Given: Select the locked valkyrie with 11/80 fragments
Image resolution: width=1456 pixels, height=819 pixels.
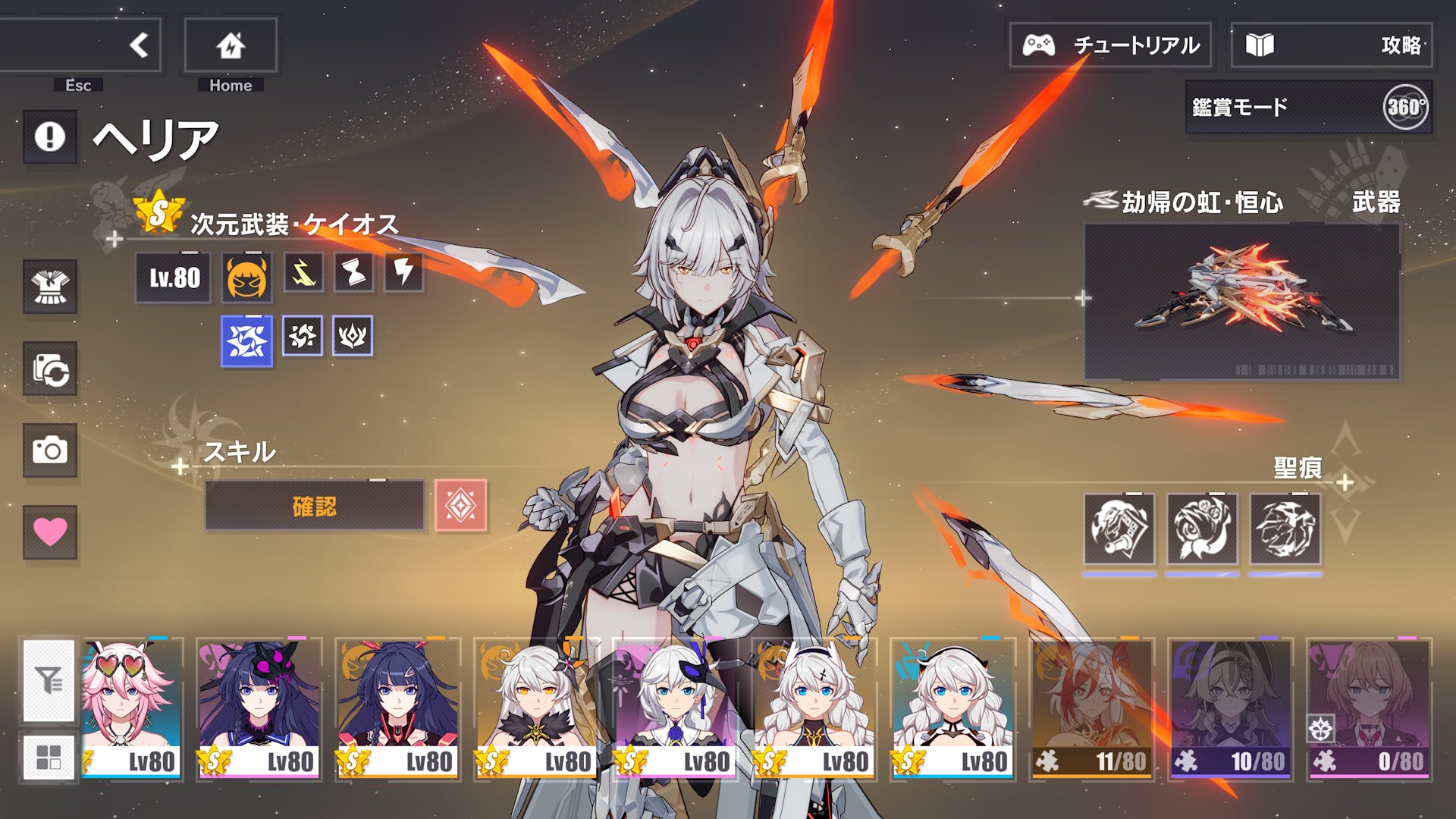Looking at the screenshot, I should (x=1091, y=708).
